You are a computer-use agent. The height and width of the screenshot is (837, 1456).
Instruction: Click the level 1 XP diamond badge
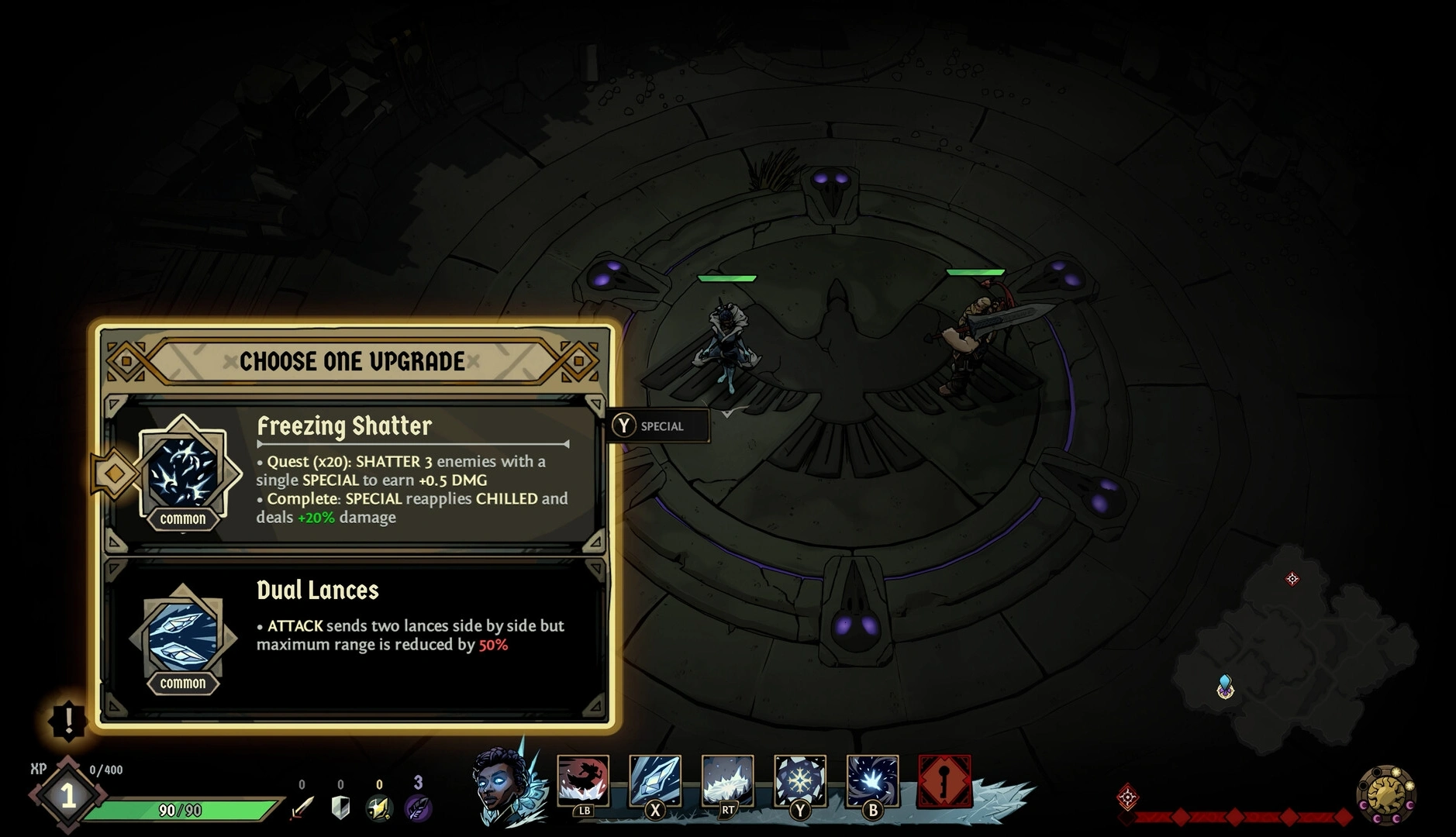68,795
